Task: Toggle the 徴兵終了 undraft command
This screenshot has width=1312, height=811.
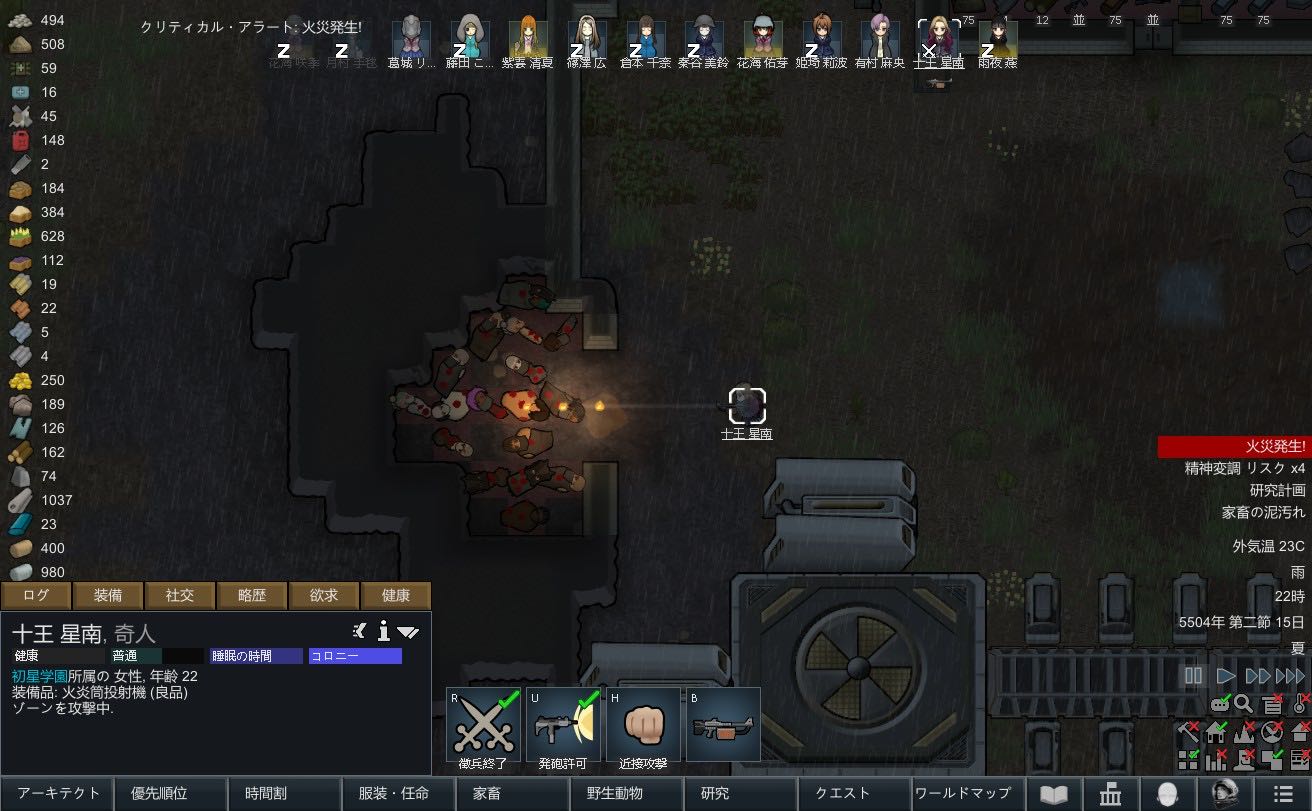Action: 484,725
